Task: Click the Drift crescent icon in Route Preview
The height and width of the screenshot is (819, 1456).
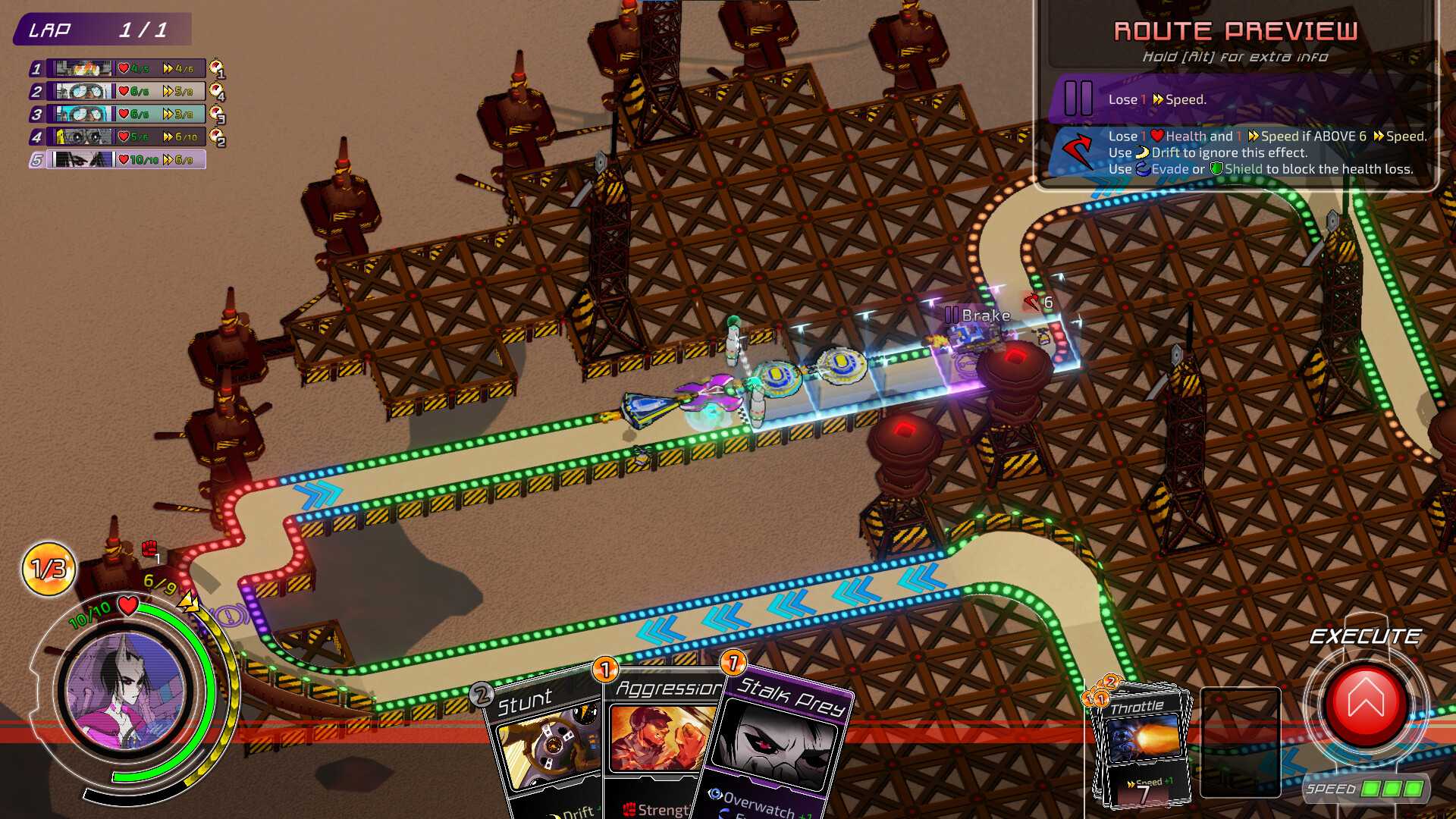Action: pos(1143,152)
